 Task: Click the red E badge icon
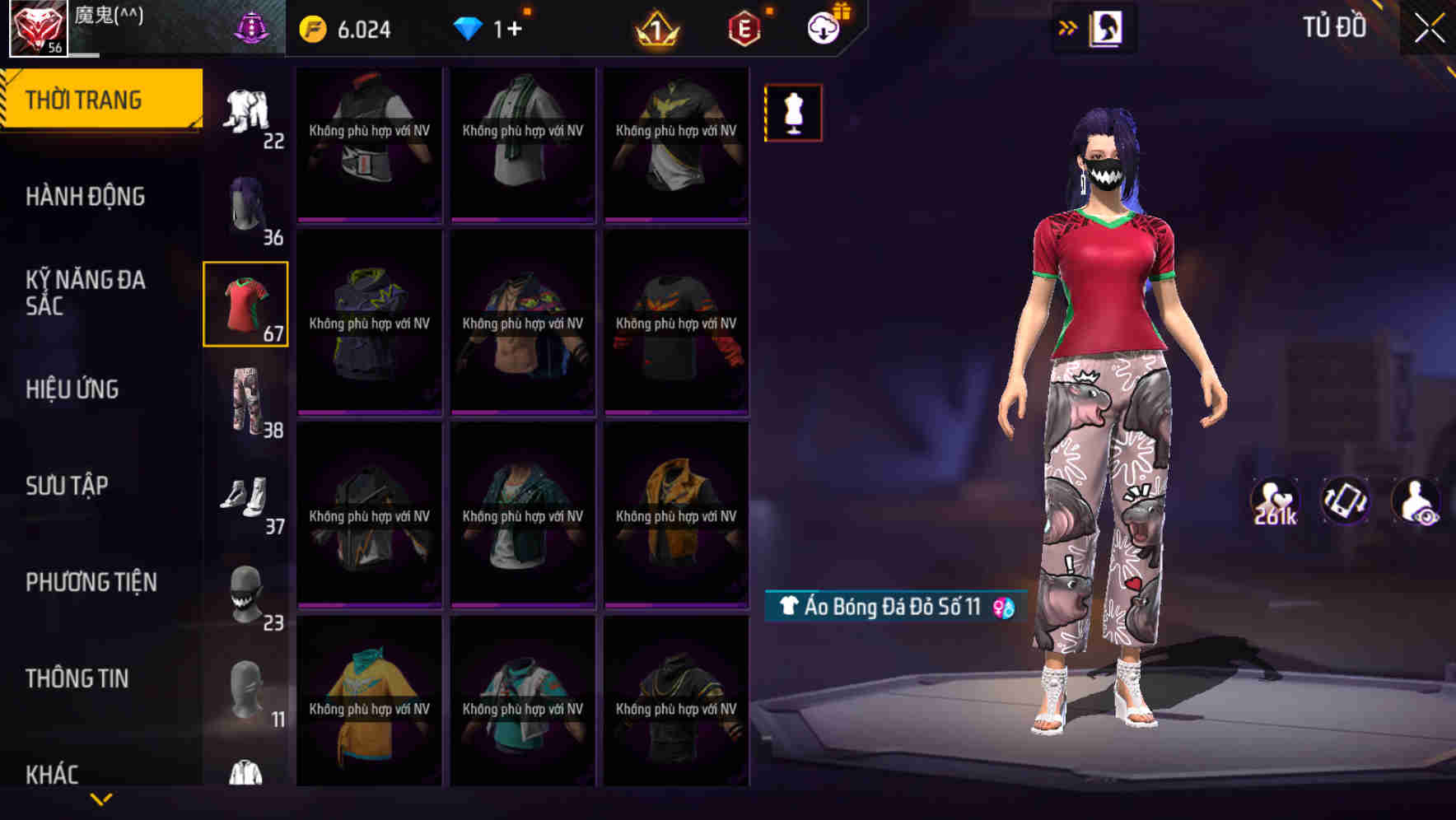(x=745, y=28)
